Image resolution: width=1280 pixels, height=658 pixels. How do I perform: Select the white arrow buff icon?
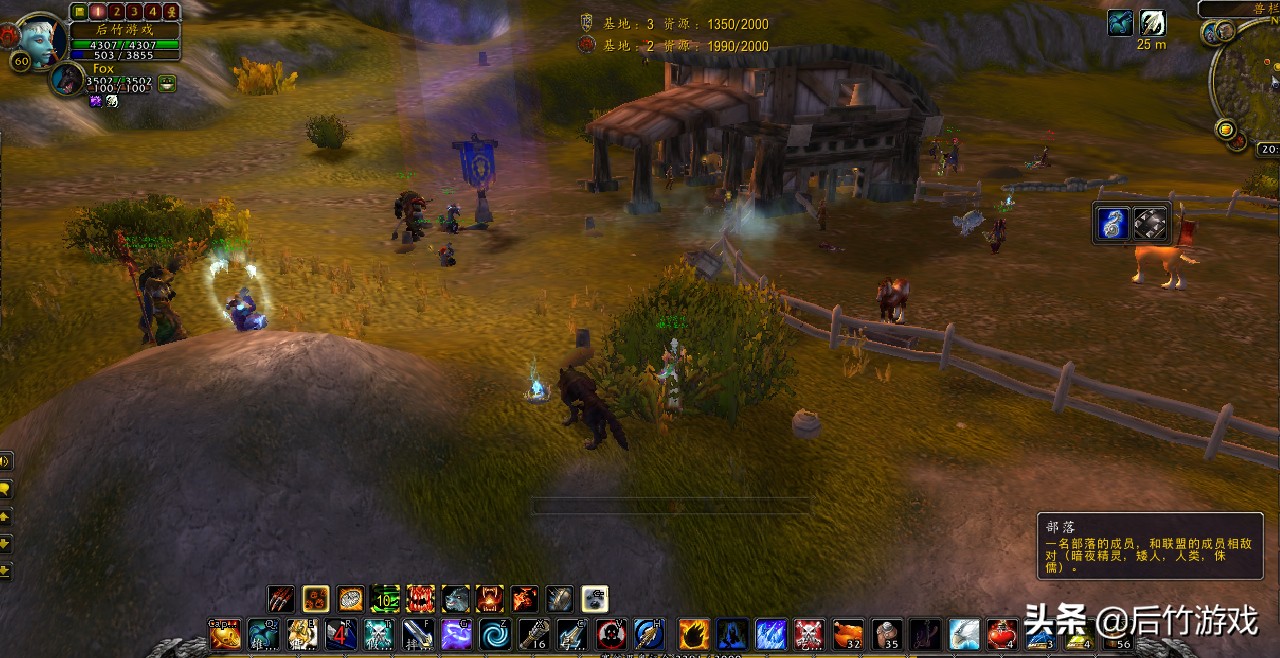coord(1152,23)
